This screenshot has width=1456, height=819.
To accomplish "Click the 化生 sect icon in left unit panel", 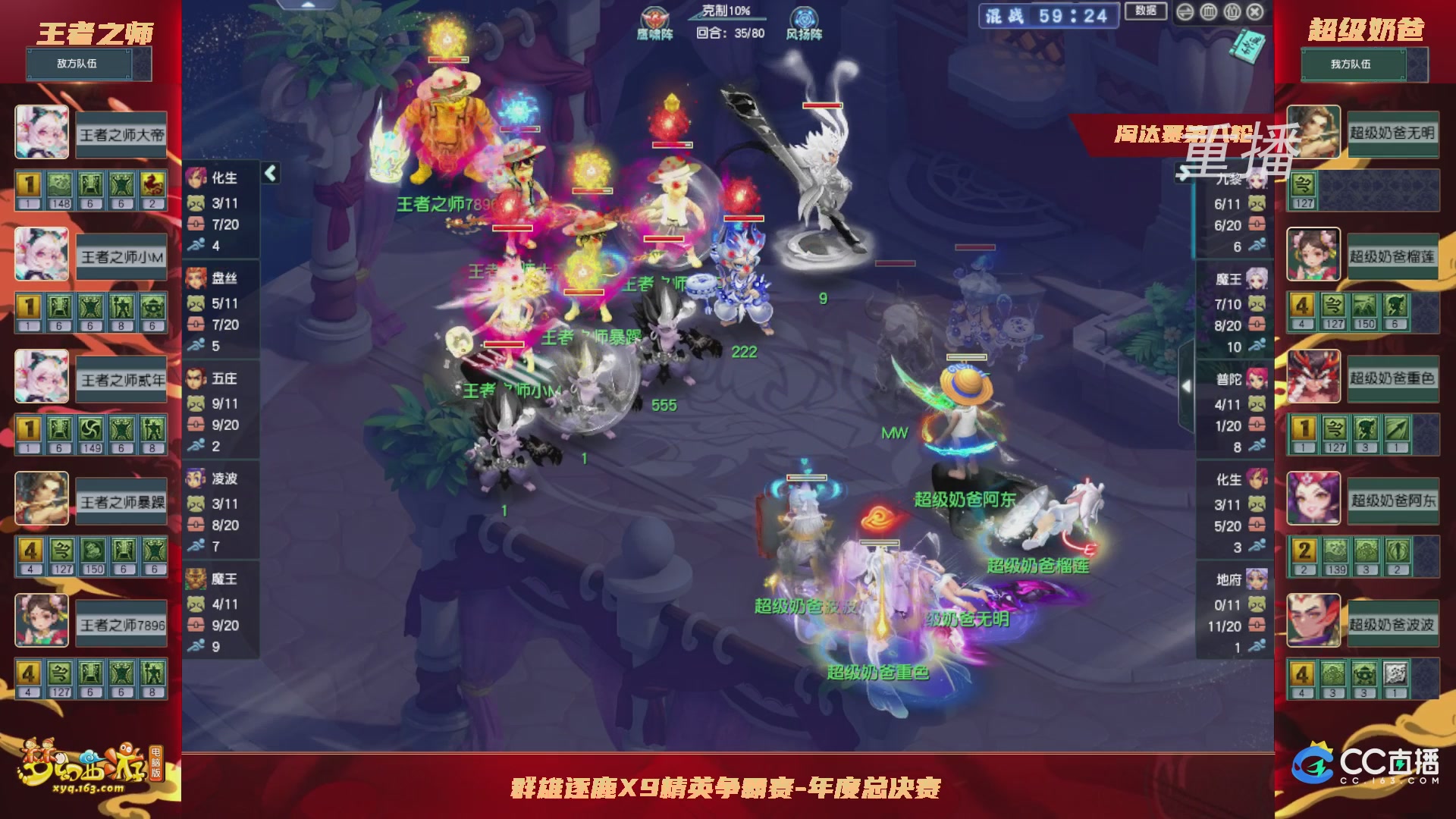I will (x=195, y=177).
